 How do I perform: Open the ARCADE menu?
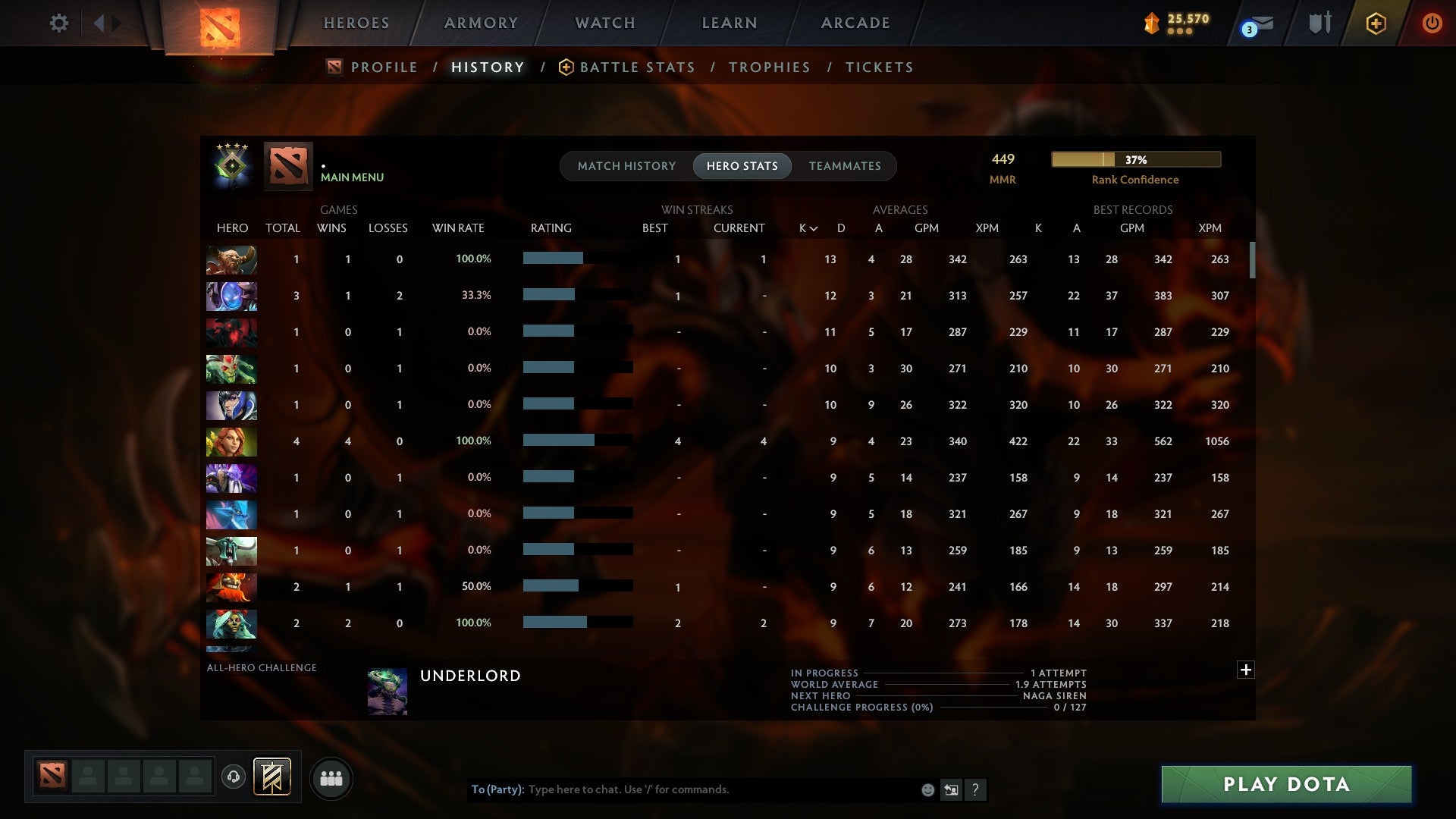click(854, 23)
